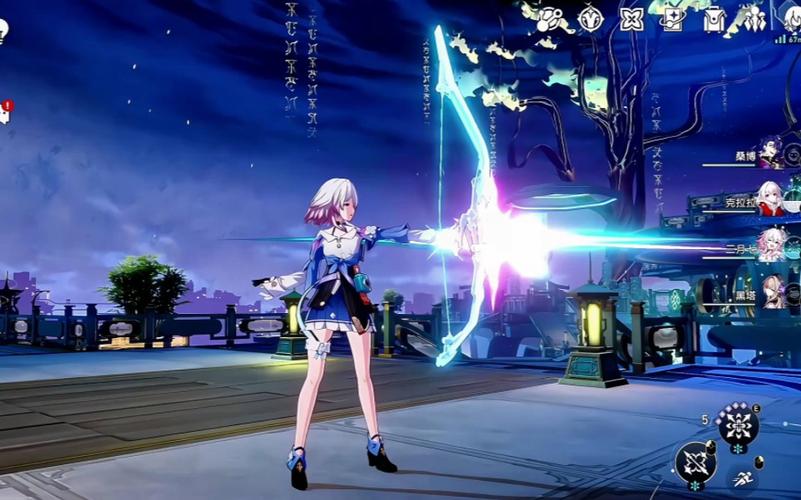801x500 pixels.
Task: Tap the sprint running-figure button
Action: coord(743,480)
